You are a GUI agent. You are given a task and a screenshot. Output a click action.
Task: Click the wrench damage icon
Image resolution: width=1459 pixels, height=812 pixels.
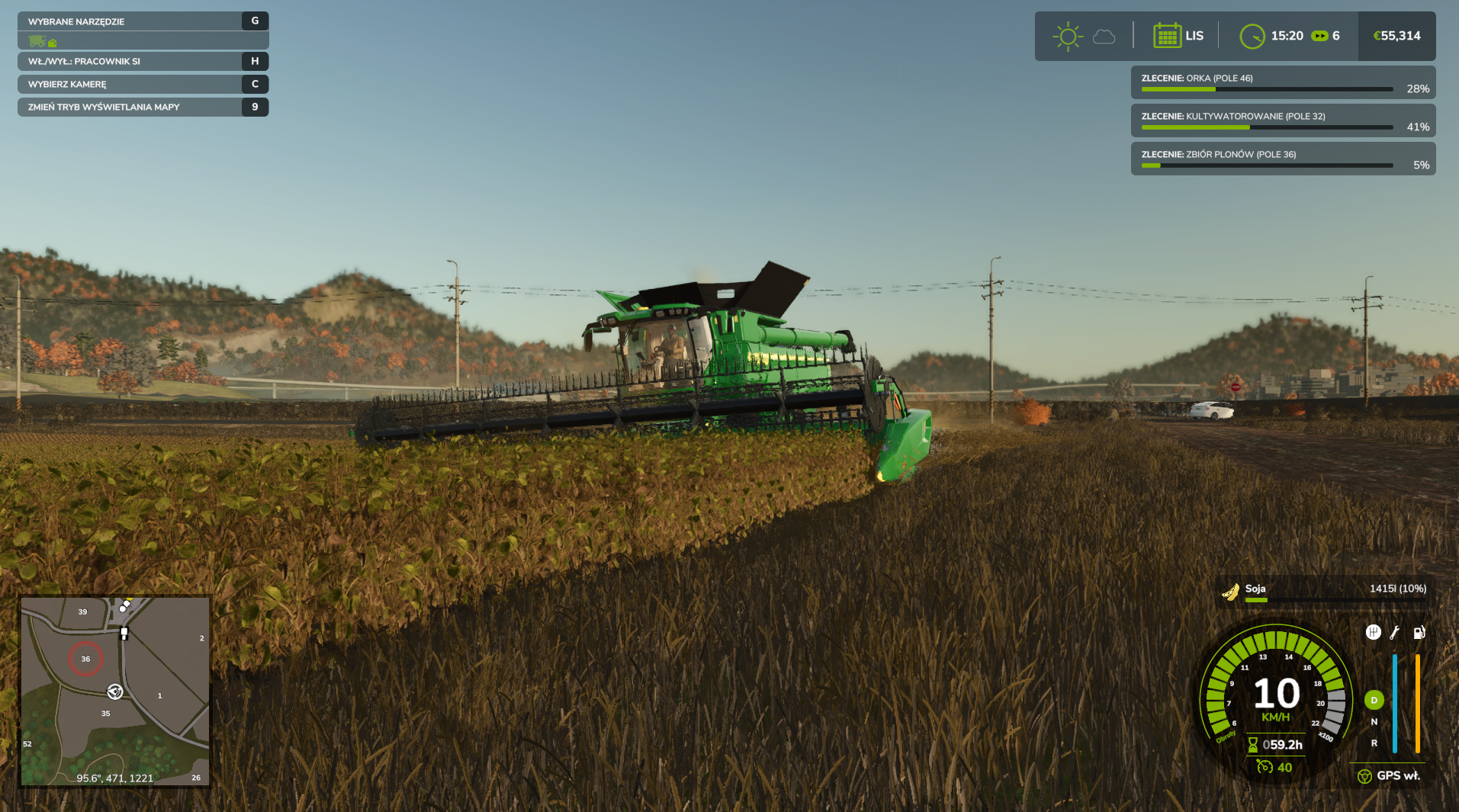click(1395, 632)
